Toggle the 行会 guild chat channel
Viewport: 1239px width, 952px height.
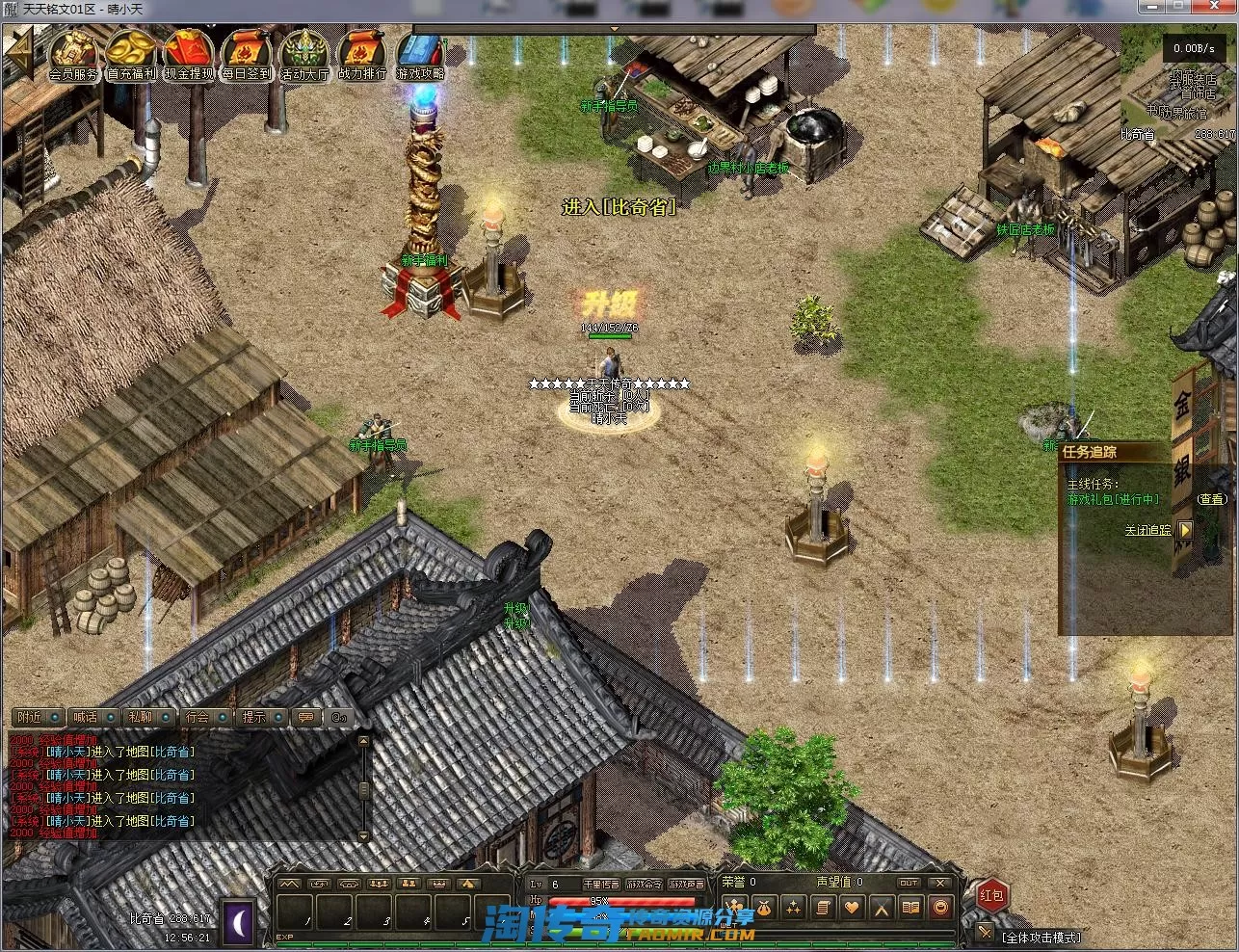(x=207, y=717)
